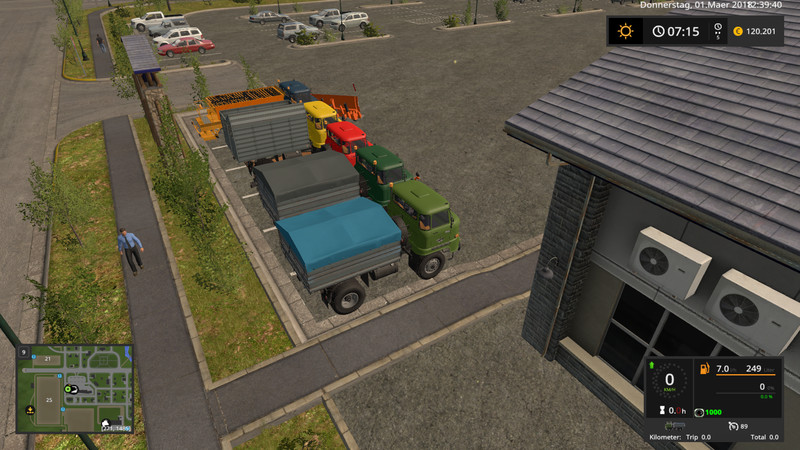This screenshot has width=800, height=450.
Task: Click the gold euro coin icon
Action: [737, 32]
